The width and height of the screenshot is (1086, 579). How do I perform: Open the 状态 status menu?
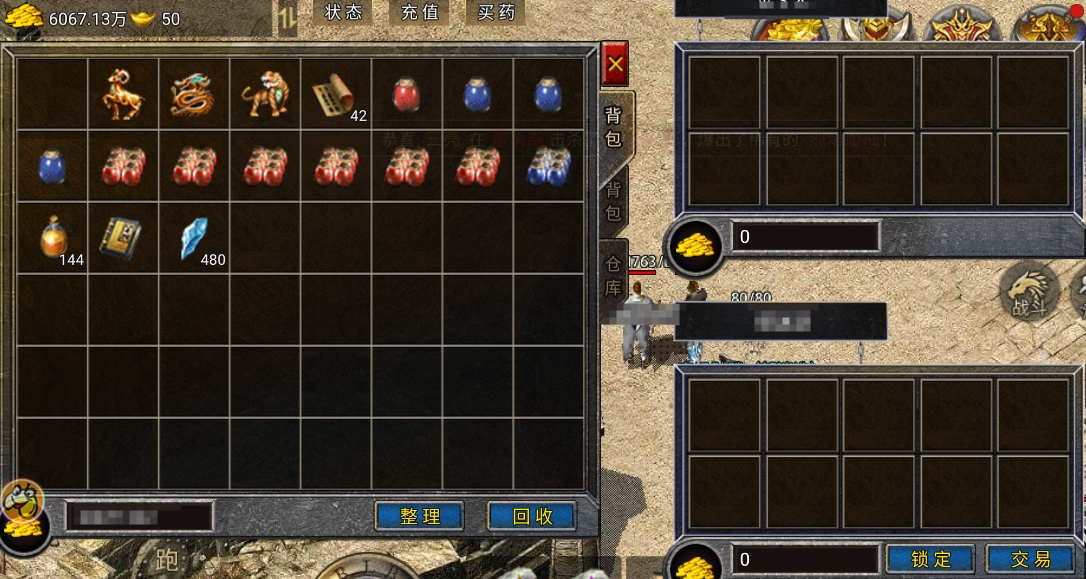tap(342, 13)
